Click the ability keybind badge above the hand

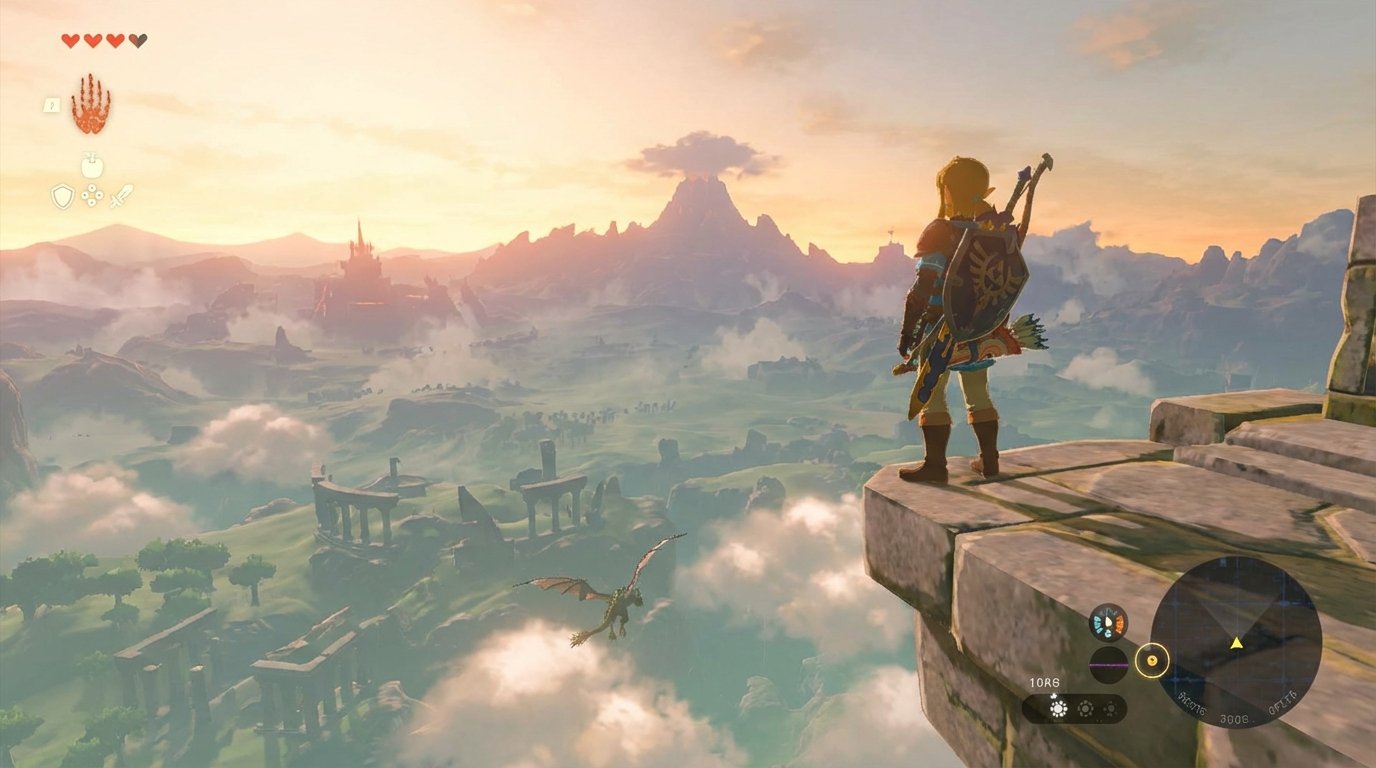[x=52, y=106]
